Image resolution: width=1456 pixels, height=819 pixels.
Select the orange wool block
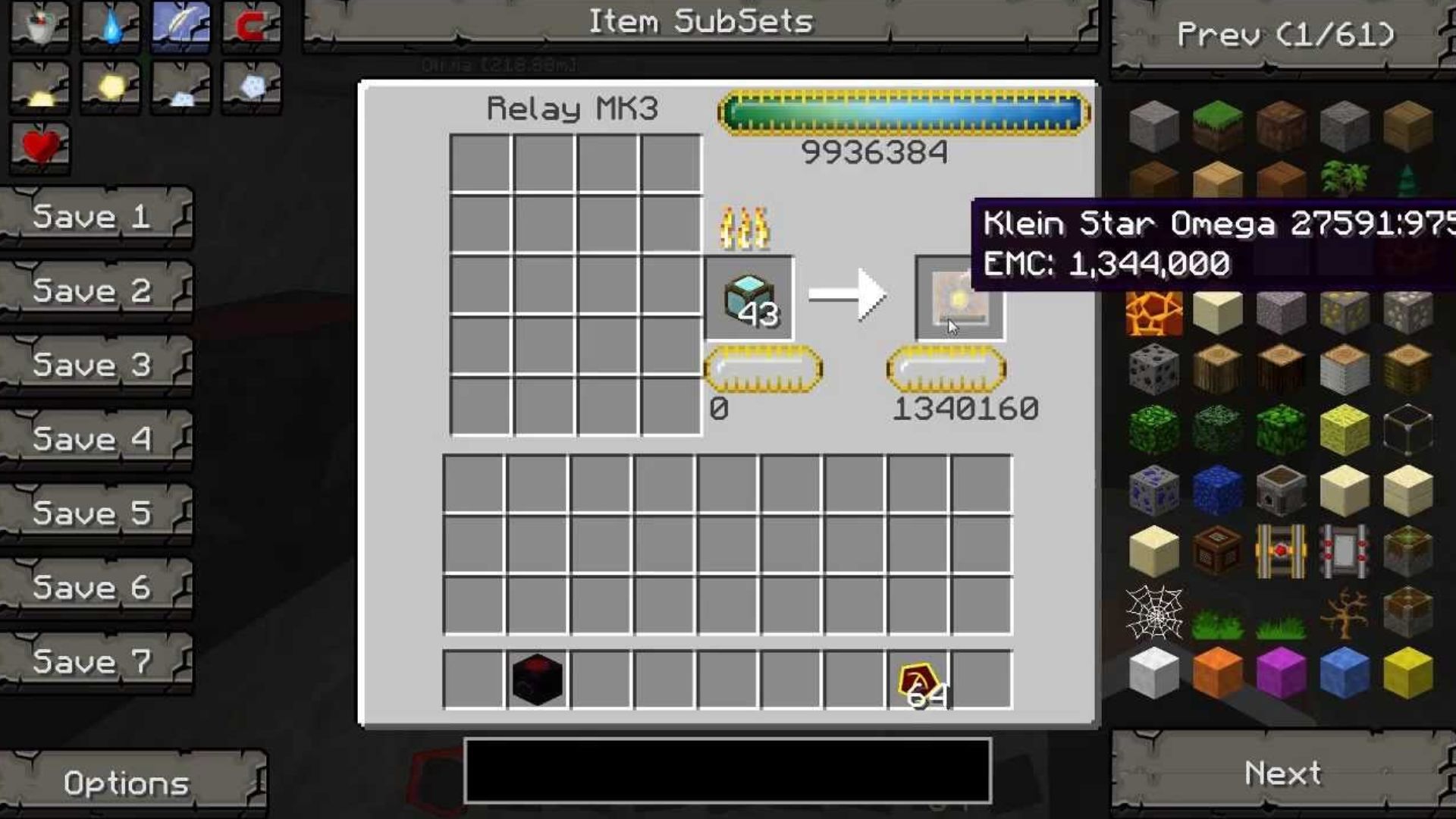1217,673
